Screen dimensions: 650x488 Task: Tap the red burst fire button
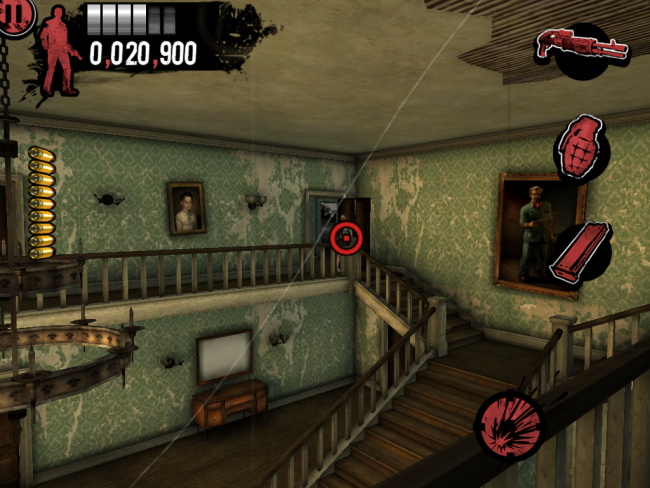tap(510, 422)
